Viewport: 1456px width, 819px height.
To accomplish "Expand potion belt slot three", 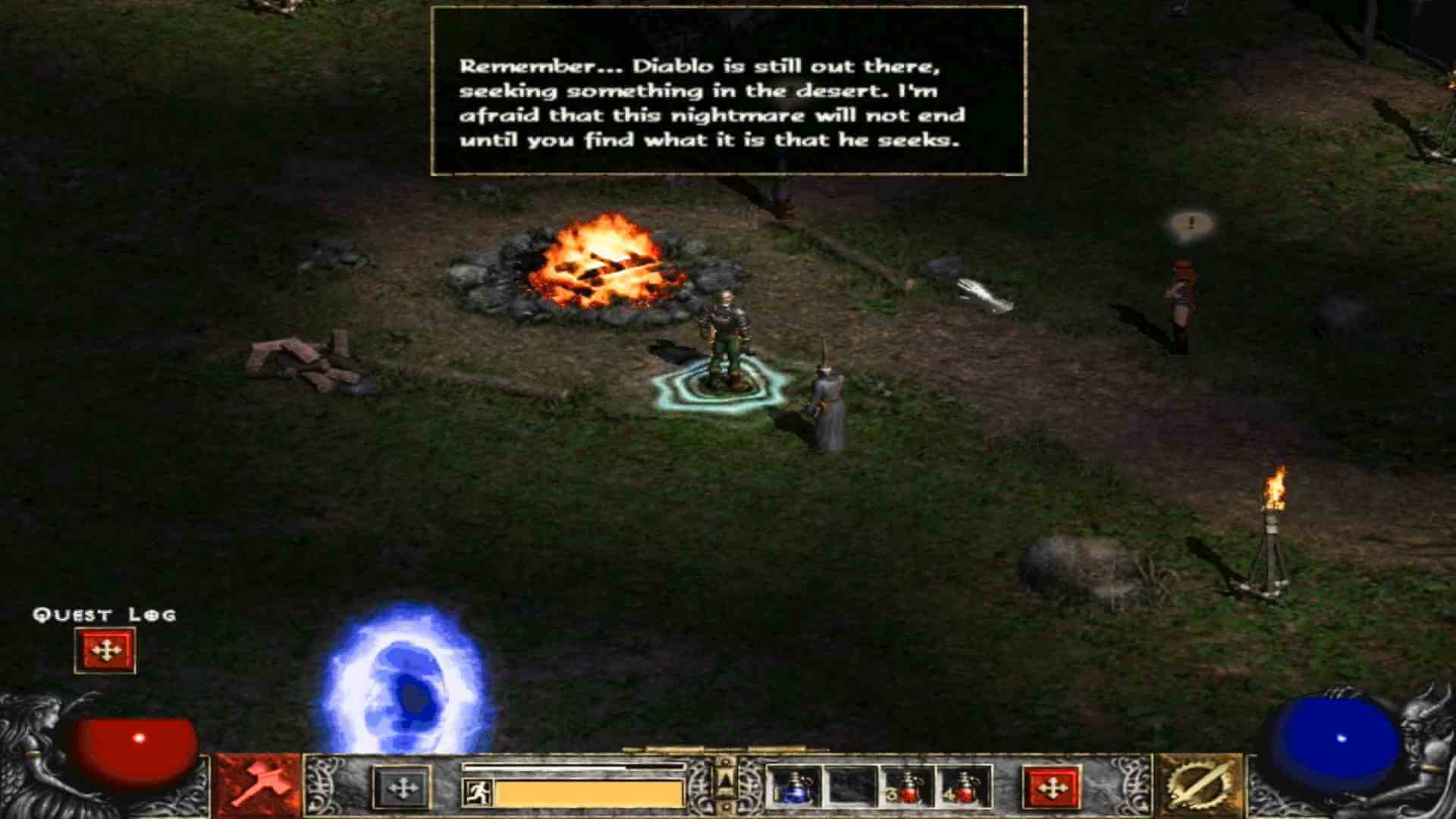I will (907, 789).
